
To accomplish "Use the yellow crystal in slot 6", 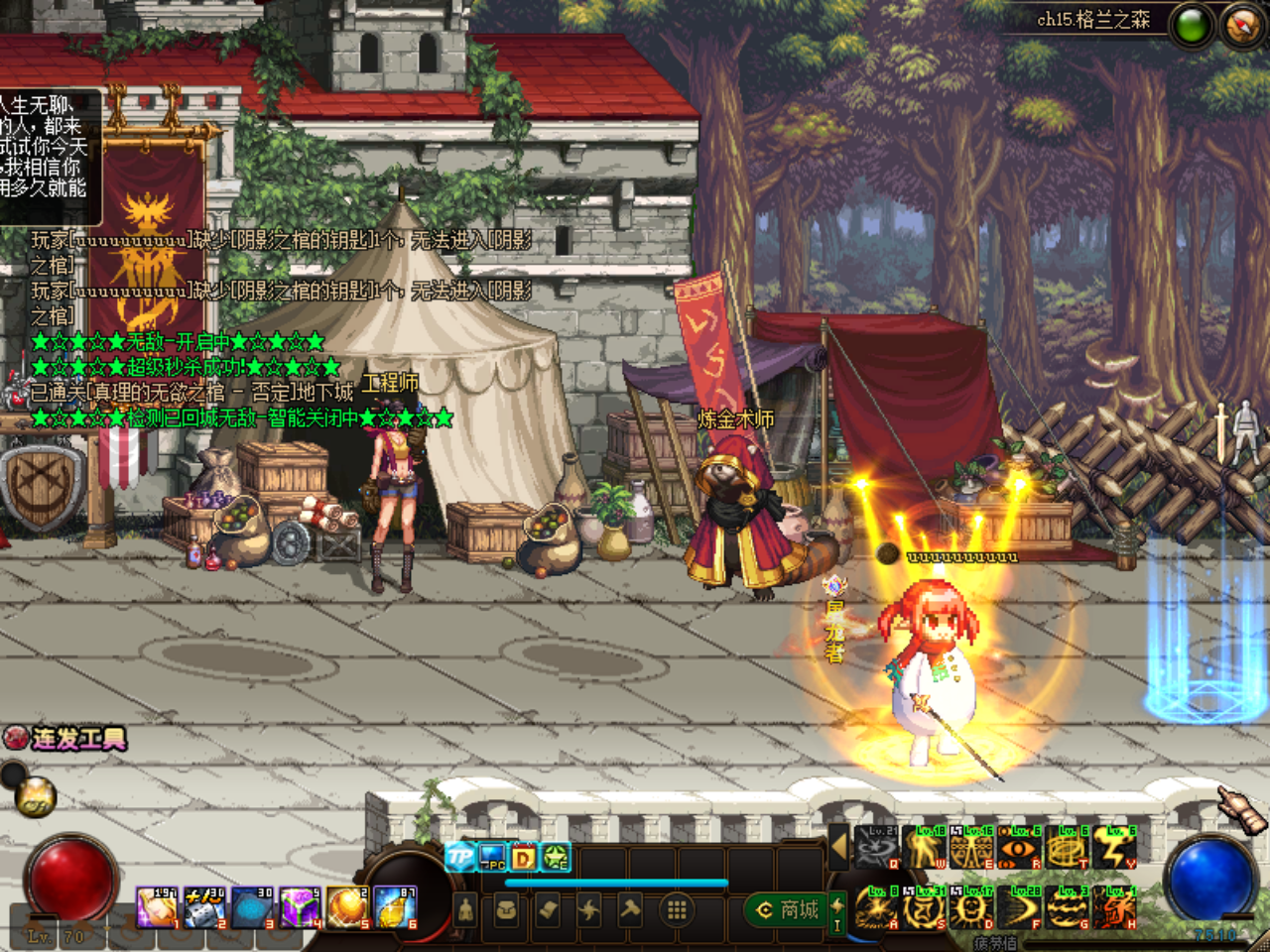I will (x=395, y=908).
